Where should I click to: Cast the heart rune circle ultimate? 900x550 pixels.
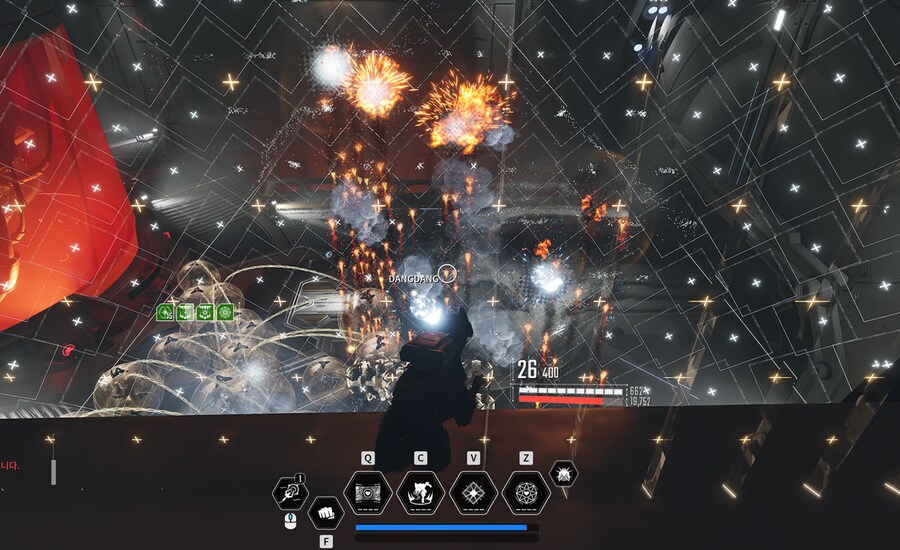click(x=526, y=493)
